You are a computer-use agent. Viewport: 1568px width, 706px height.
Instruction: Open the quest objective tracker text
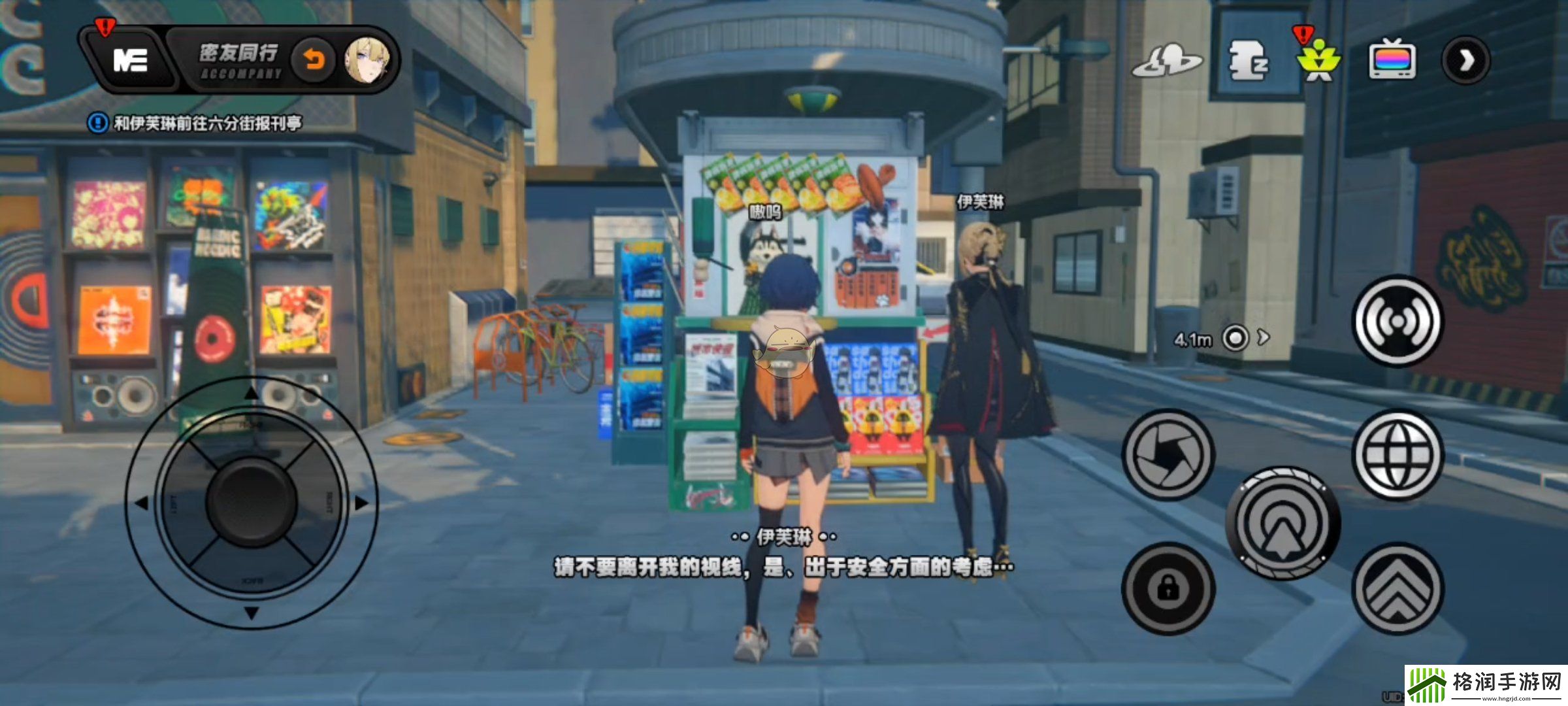click(x=207, y=123)
